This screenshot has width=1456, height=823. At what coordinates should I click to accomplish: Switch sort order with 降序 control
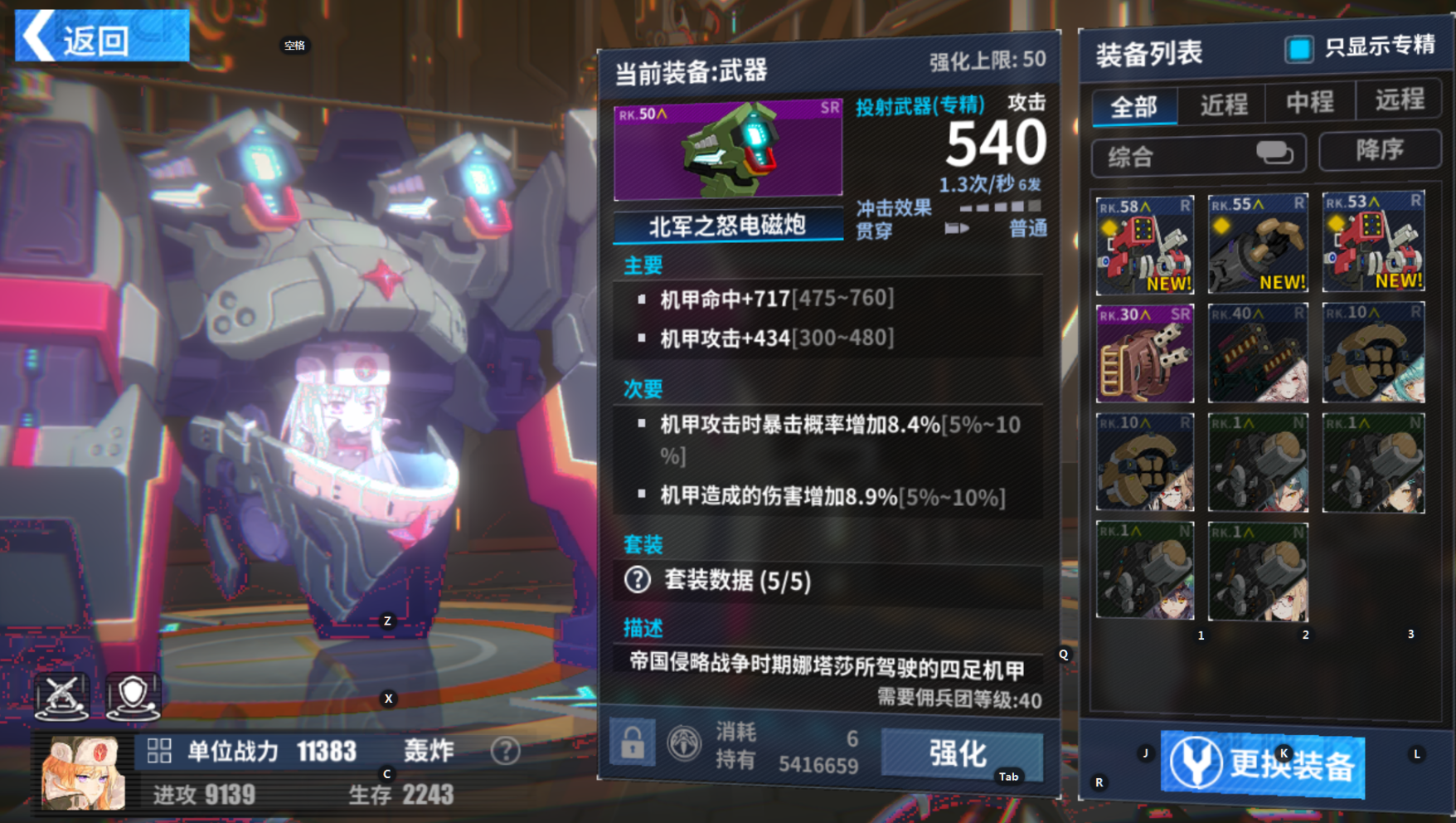pos(1379,150)
